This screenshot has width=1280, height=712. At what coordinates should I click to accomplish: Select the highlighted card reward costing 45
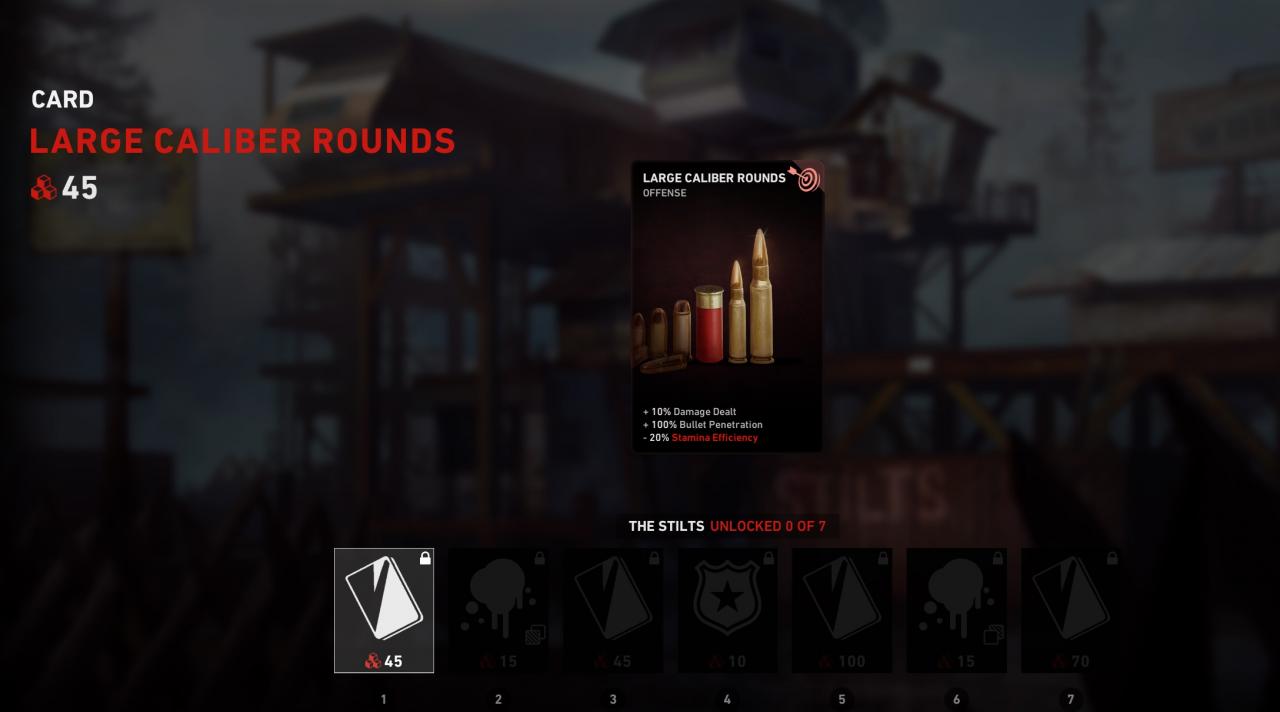[384, 610]
